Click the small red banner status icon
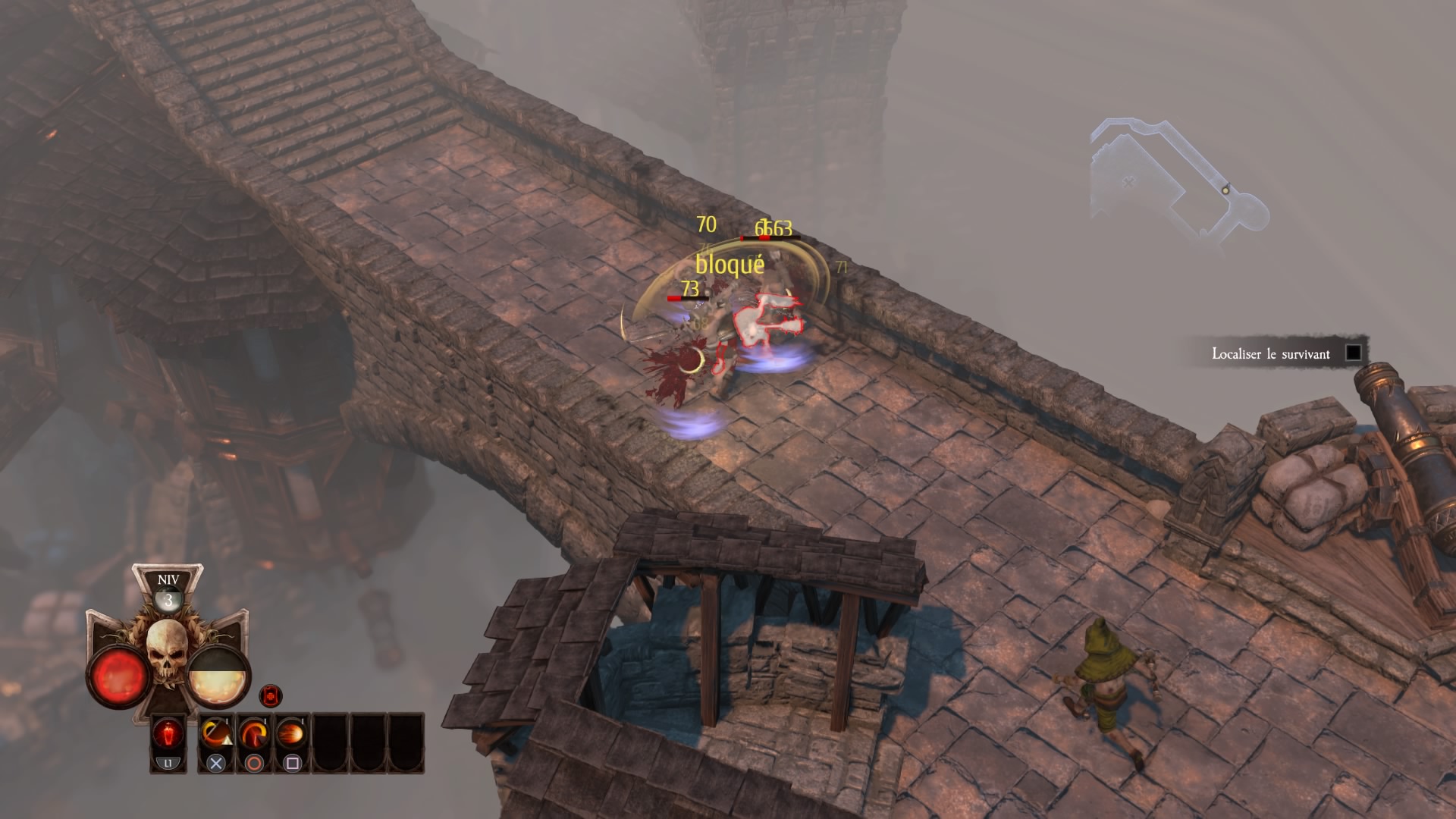This screenshot has width=1456, height=819. pos(271,695)
